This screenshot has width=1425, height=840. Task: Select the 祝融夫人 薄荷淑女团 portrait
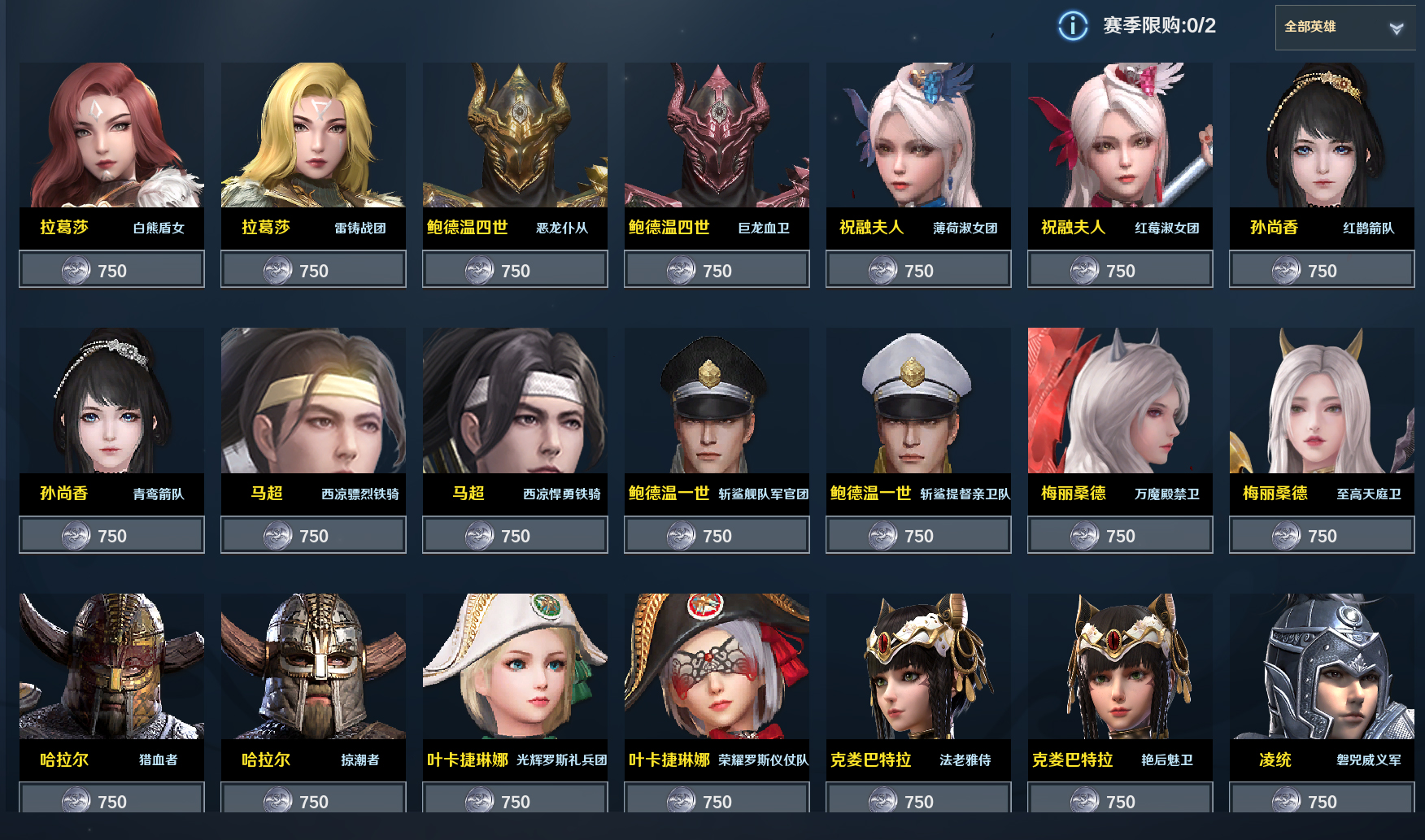918,135
